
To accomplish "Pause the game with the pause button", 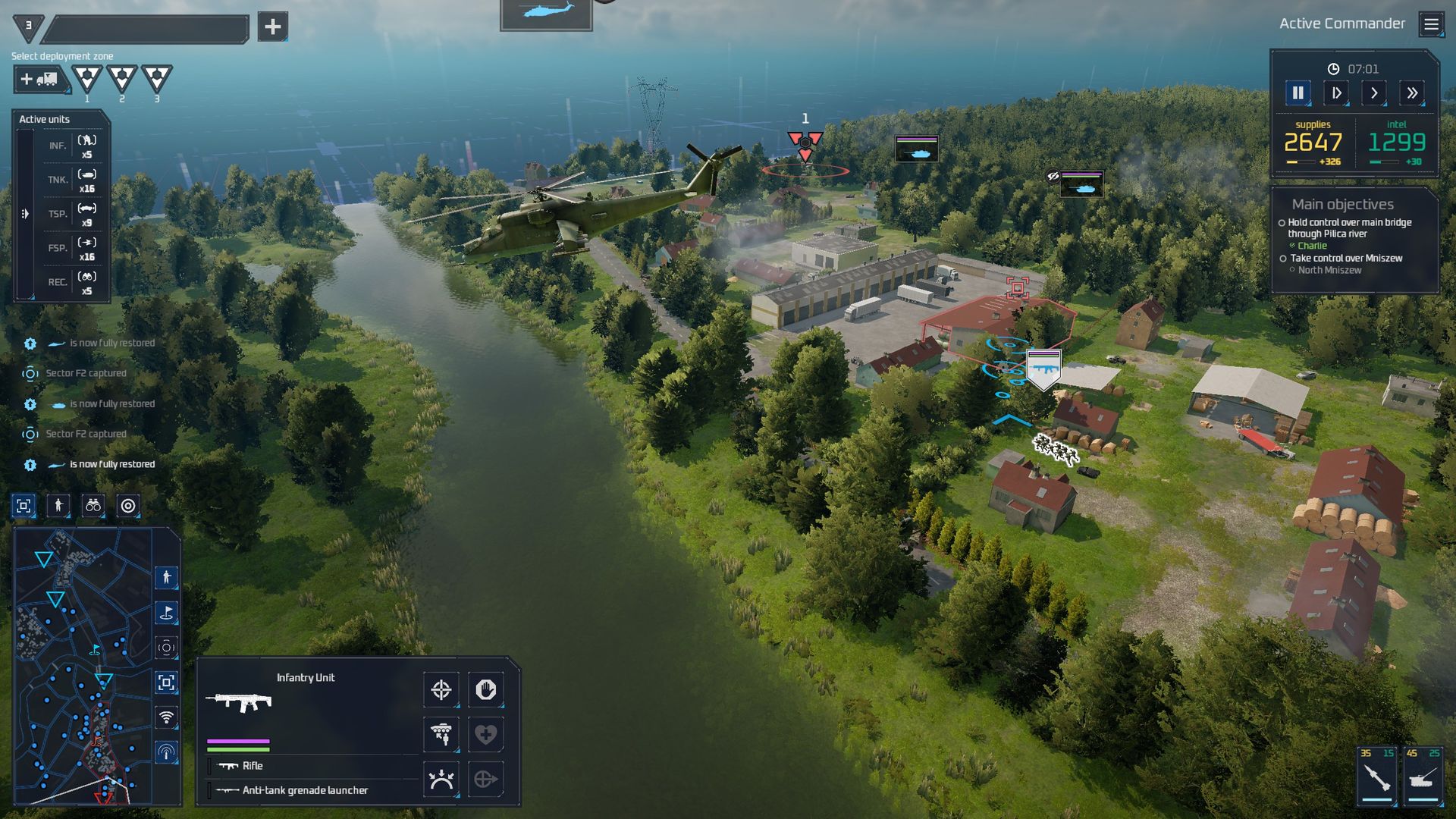I will [x=1298, y=93].
